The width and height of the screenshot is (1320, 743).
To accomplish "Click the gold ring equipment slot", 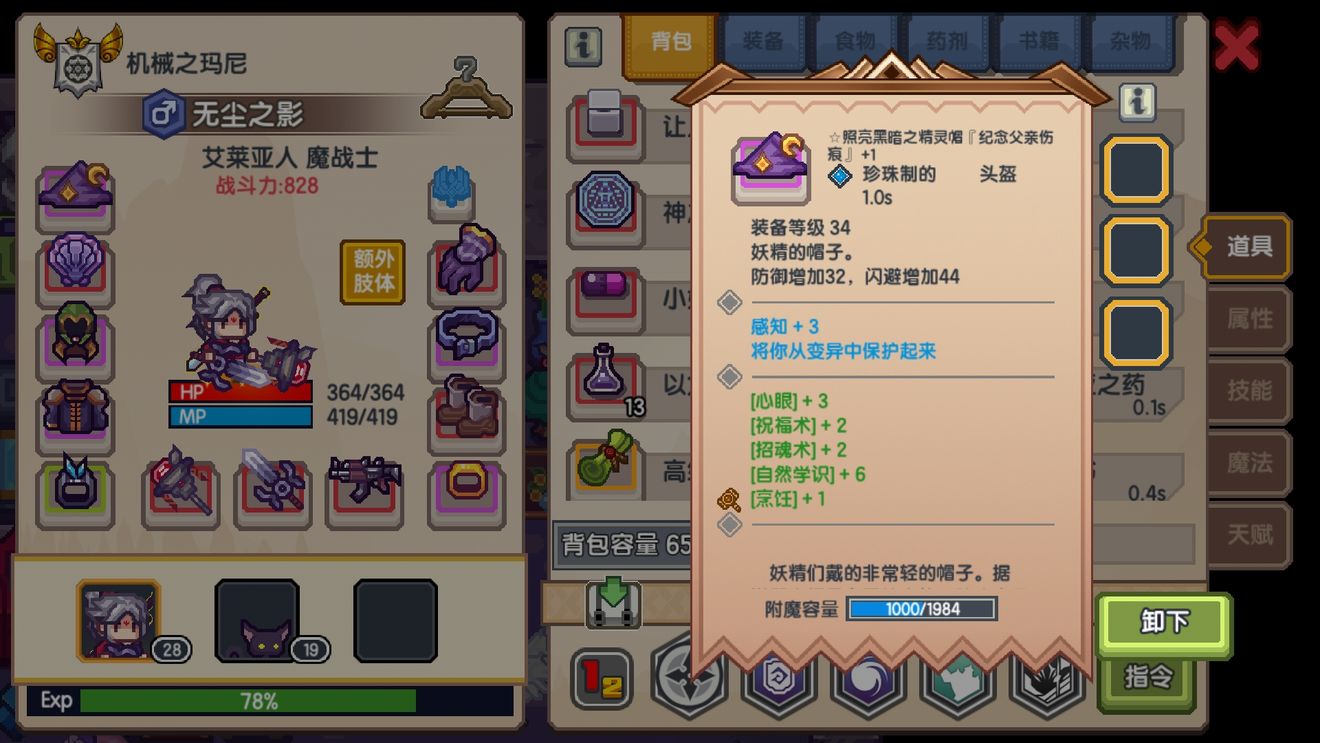I will coord(466,485).
